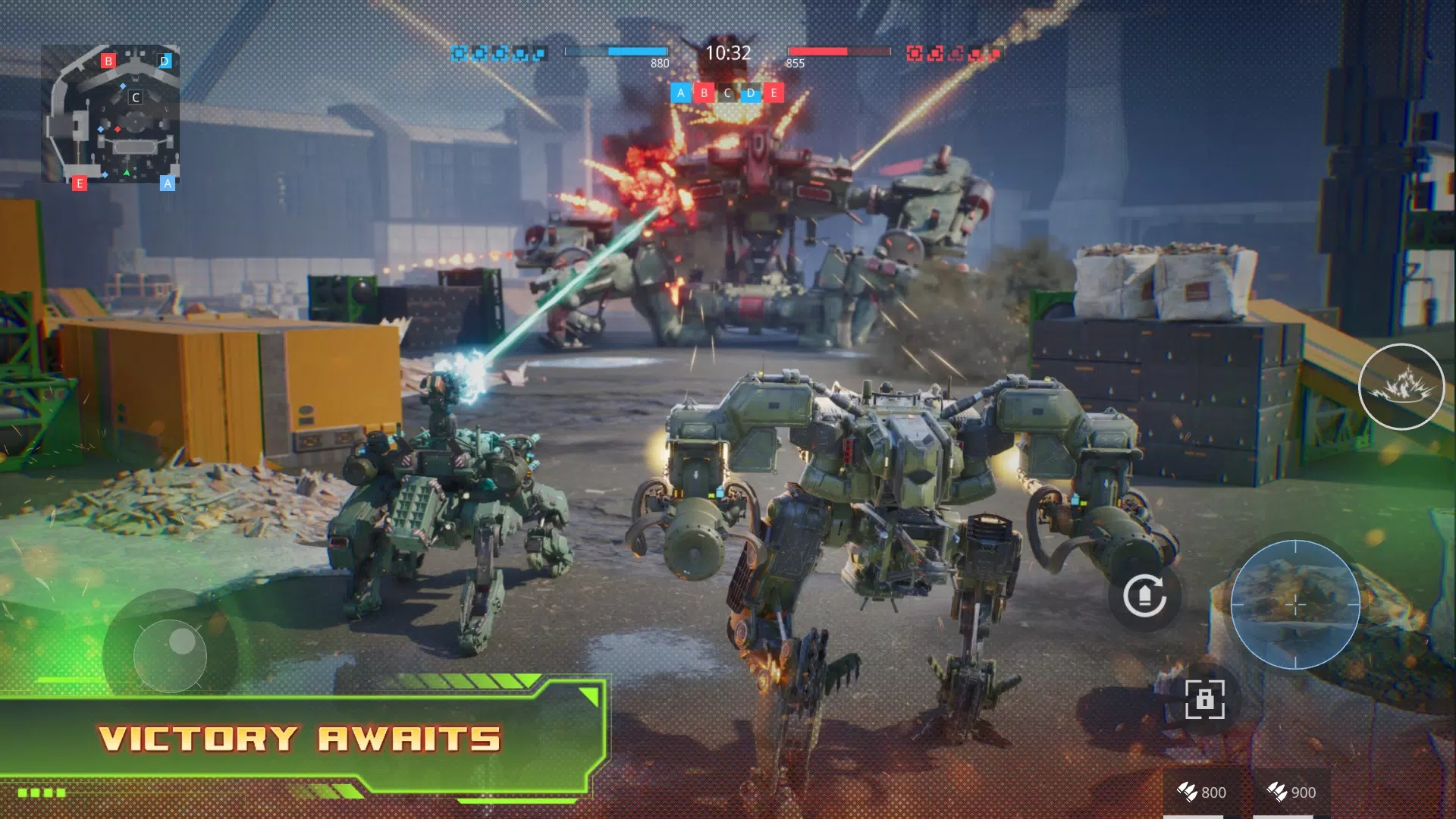Viewport: 1456px width, 819px height.
Task: Tap beacon B marker on the minimap
Action: [x=108, y=60]
